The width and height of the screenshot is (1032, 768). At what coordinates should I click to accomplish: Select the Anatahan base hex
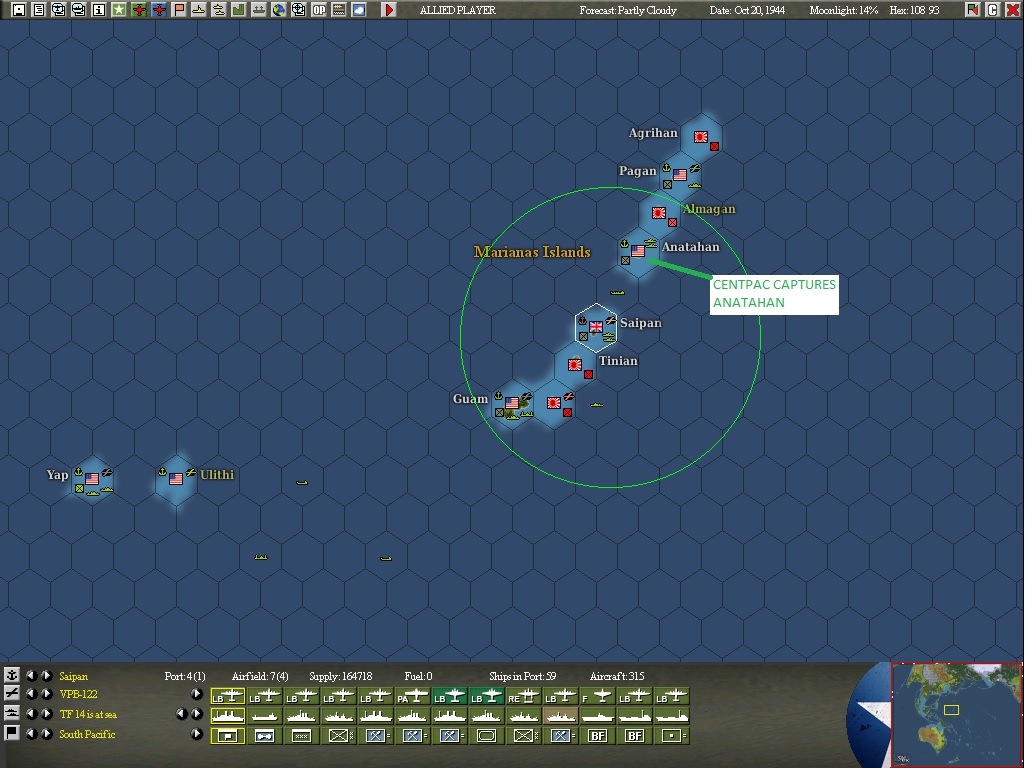coord(638,251)
